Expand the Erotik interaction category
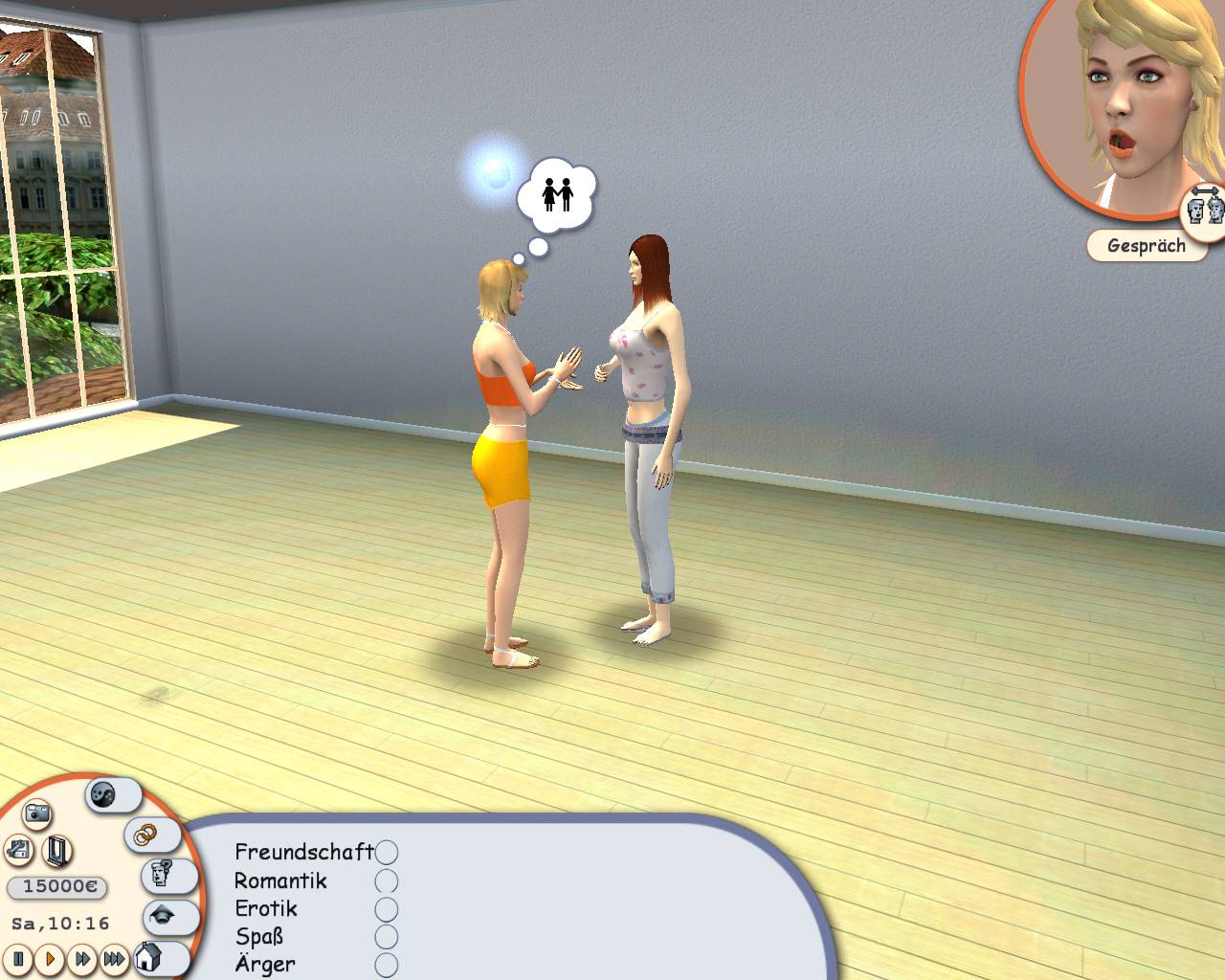This screenshot has width=1225, height=980. click(265, 909)
